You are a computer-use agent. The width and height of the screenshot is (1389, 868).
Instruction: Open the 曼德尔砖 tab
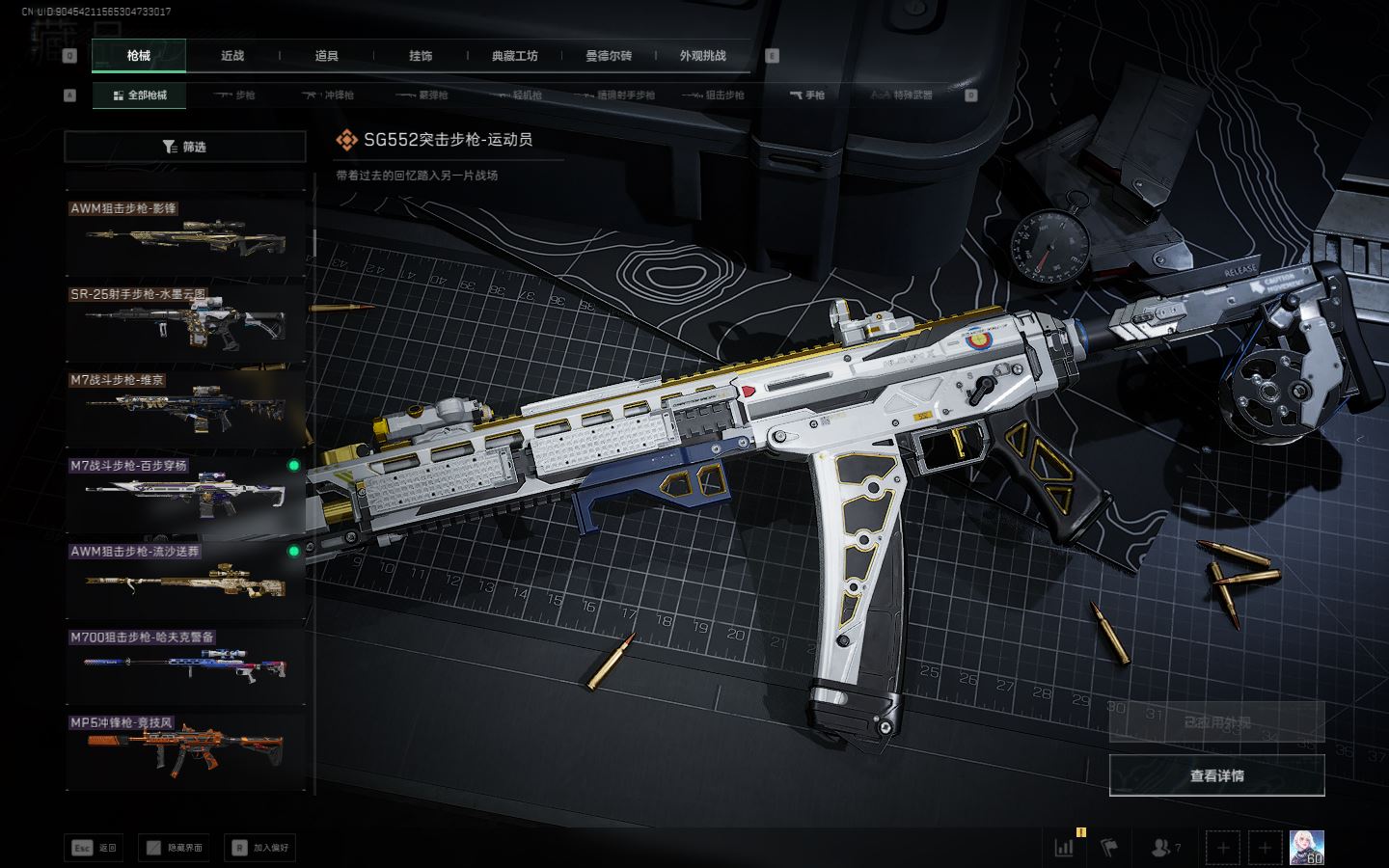(609, 56)
